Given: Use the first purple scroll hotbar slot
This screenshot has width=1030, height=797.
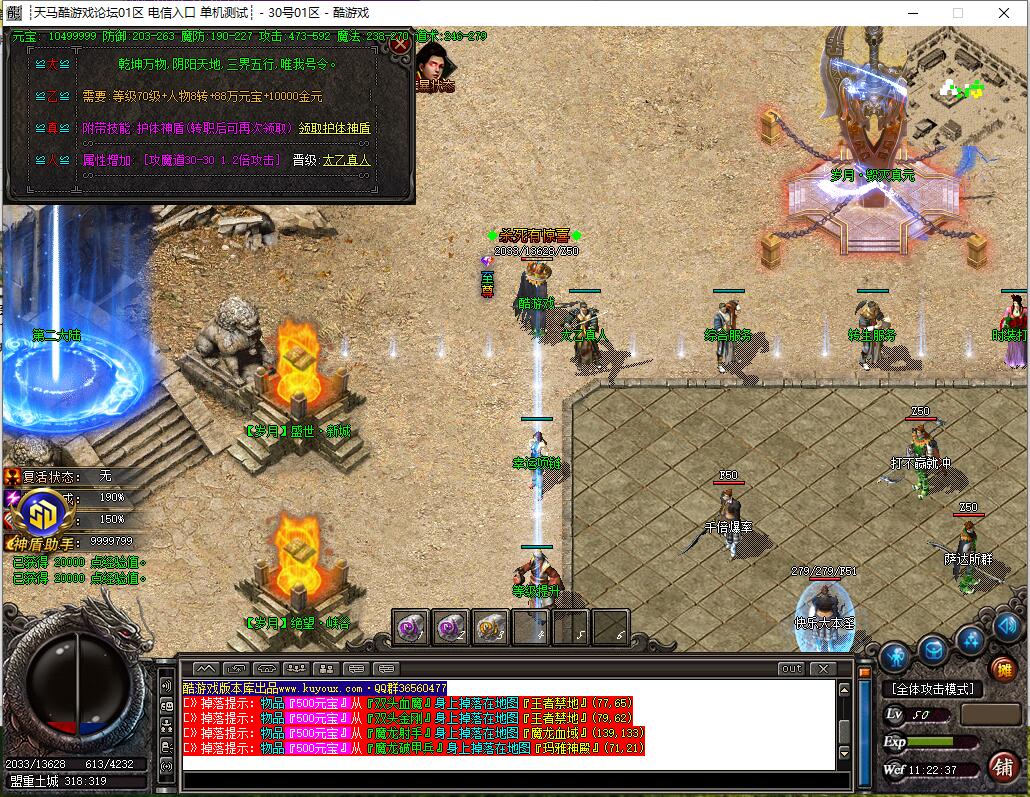Looking at the screenshot, I should (x=410, y=627).
